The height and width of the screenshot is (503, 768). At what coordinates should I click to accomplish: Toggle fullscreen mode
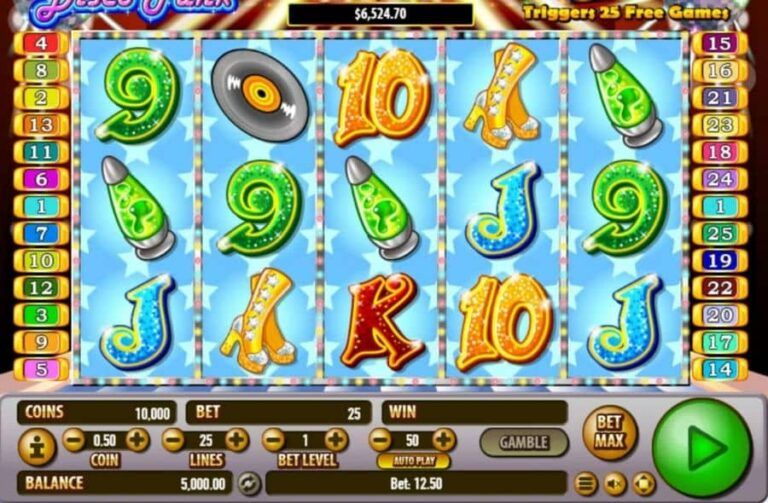tap(641, 484)
